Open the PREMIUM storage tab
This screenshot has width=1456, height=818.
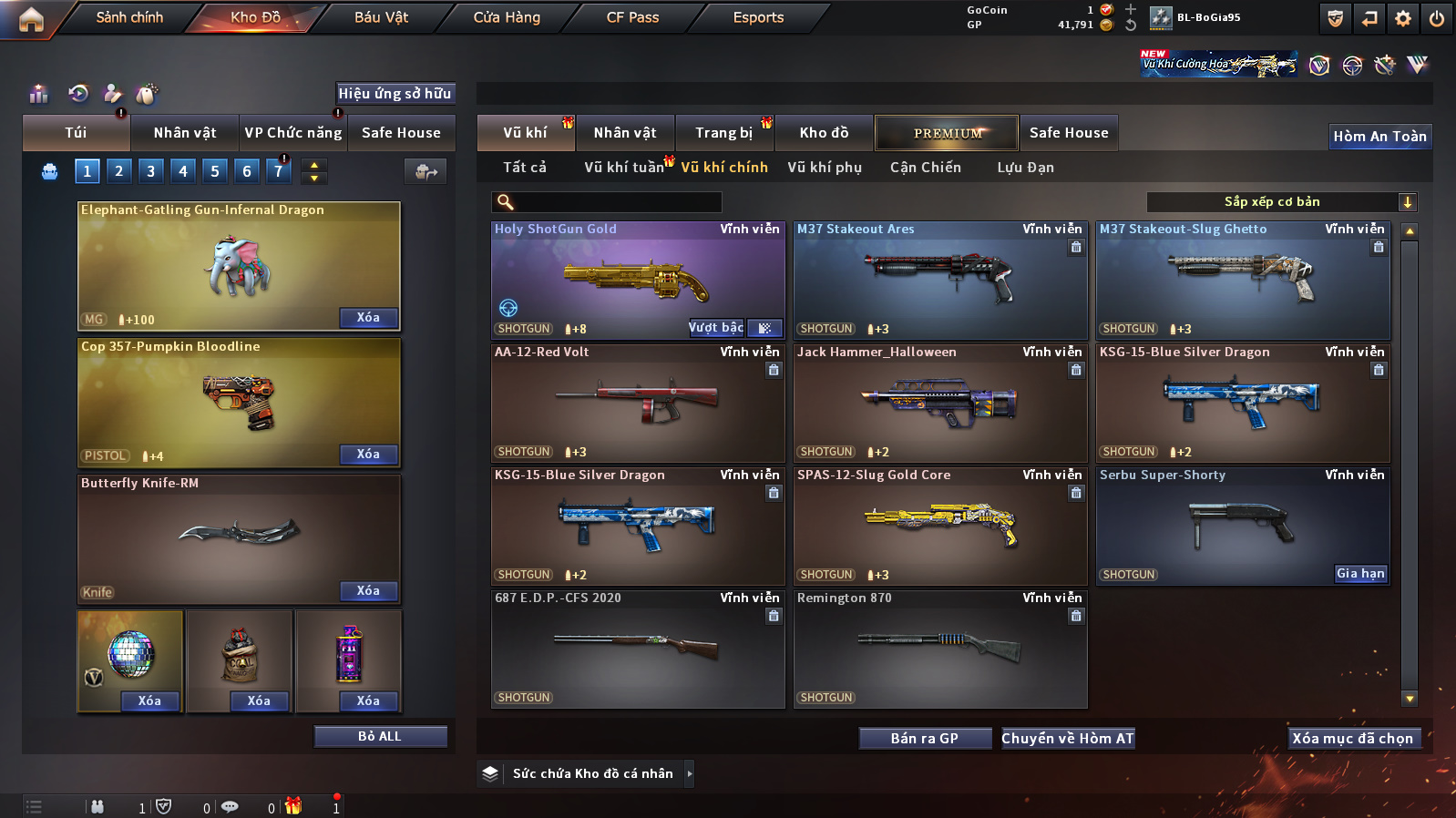948,133
